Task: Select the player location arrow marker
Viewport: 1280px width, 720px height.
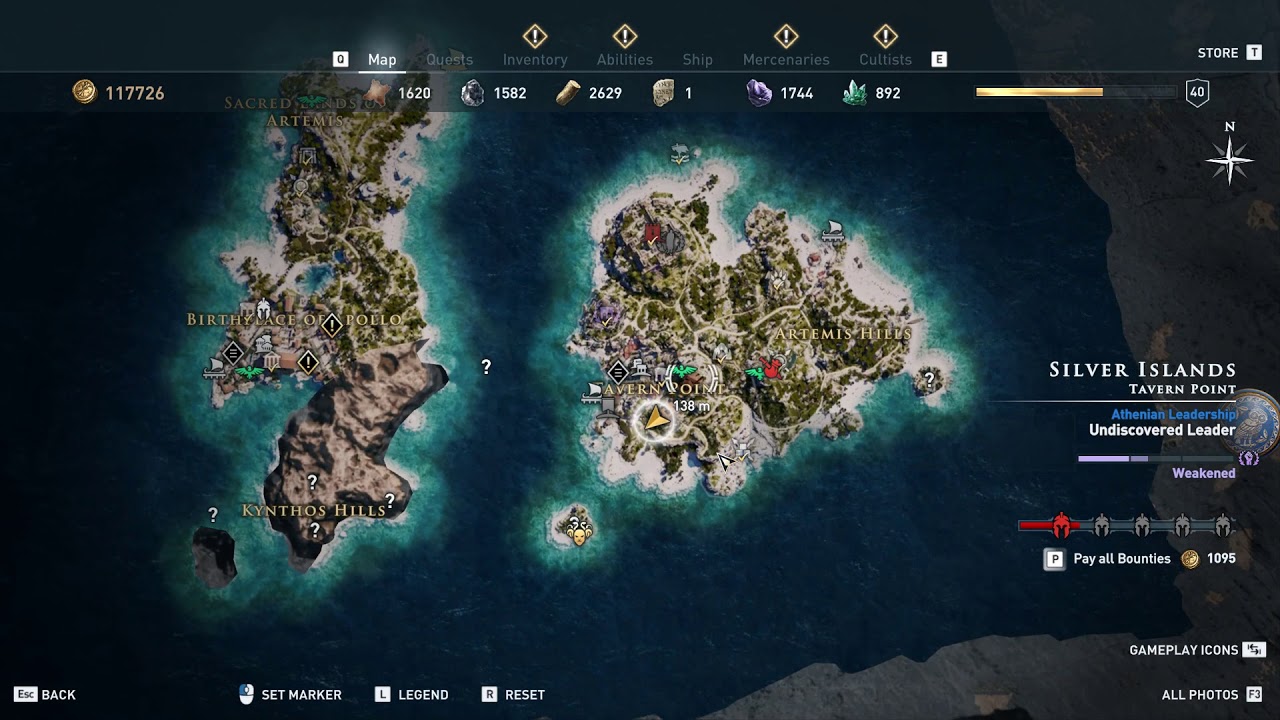Action: [655, 420]
